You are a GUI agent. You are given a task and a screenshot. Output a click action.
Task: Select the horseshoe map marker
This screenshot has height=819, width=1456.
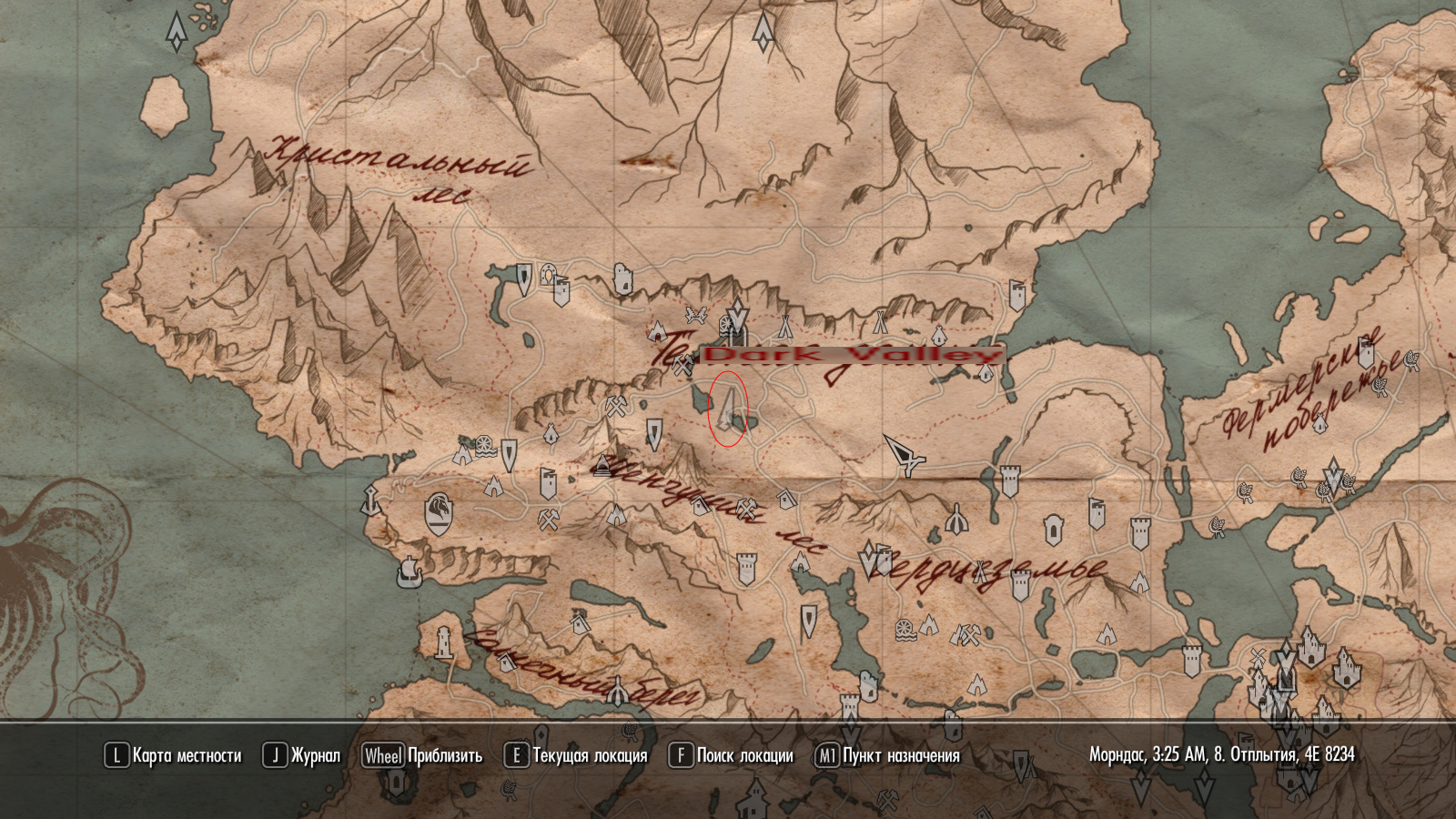coord(548,272)
